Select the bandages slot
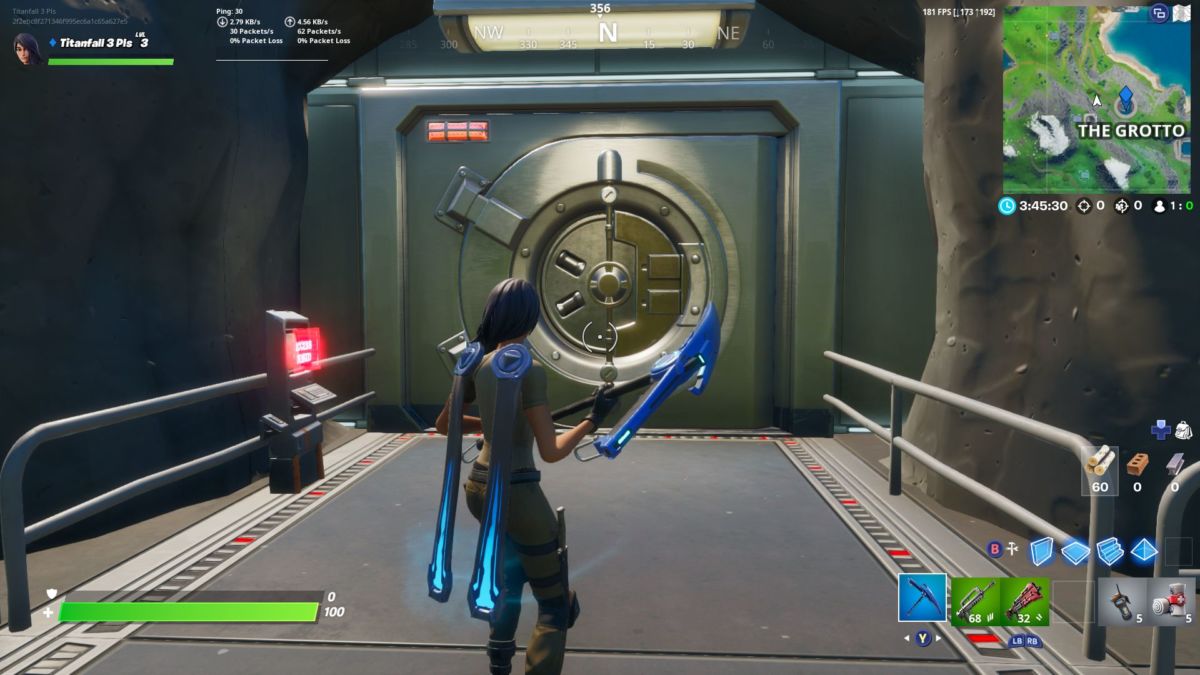Screen dimensions: 1200x675 point(1170,602)
